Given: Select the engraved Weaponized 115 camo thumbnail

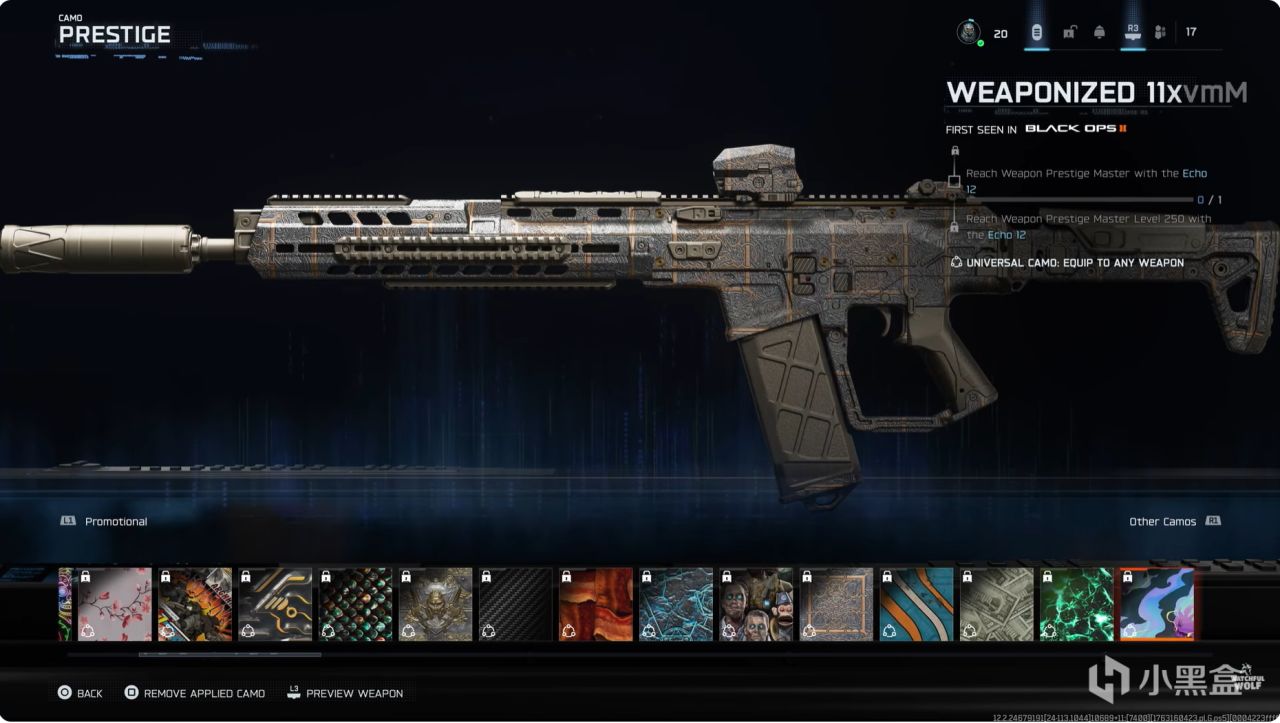Looking at the screenshot, I should [x=836, y=604].
